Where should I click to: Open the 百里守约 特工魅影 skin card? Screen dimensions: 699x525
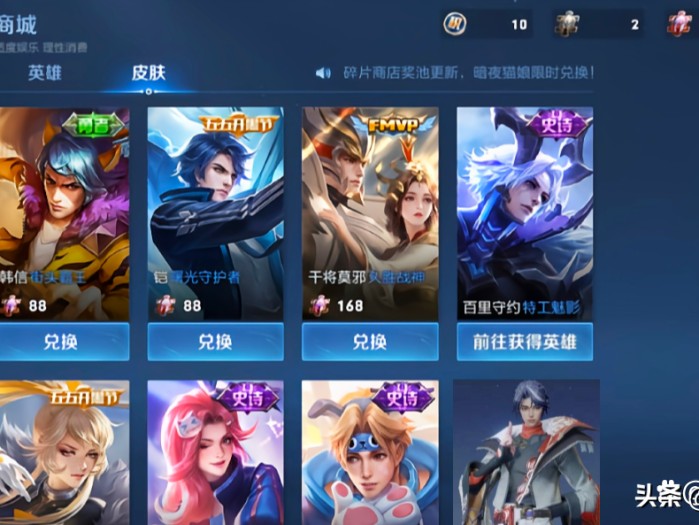(x=525, y=212)
